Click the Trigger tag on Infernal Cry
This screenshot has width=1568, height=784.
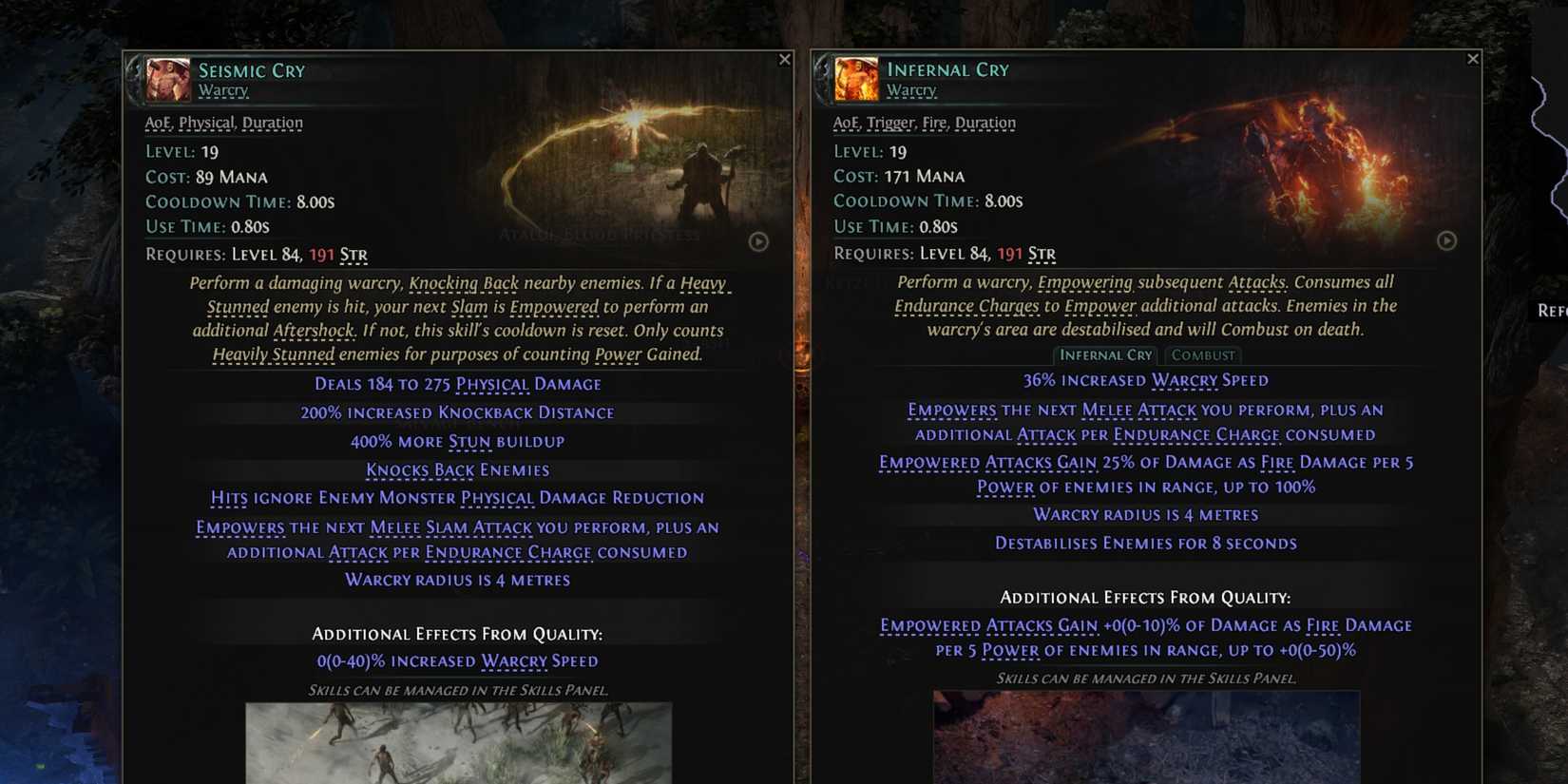890,123
